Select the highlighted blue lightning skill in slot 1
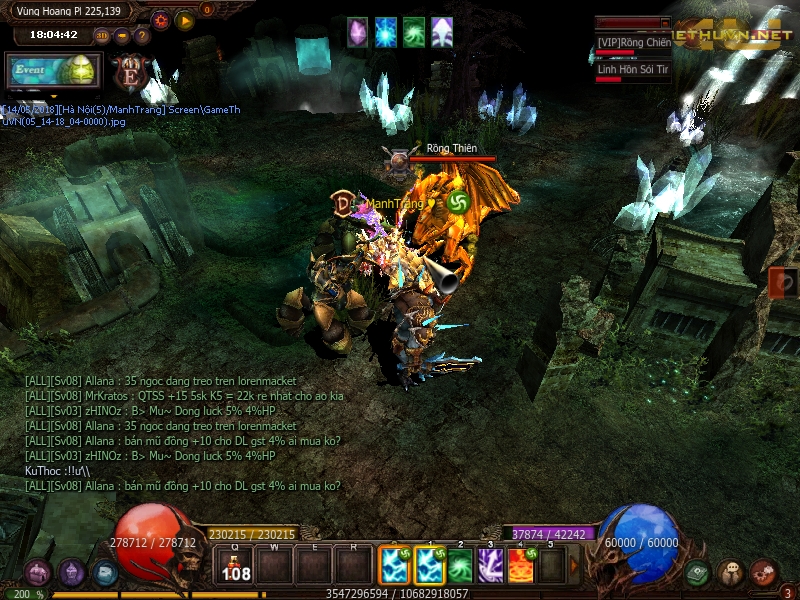Viewport: 800px width, 600px height. click(430, 566)
